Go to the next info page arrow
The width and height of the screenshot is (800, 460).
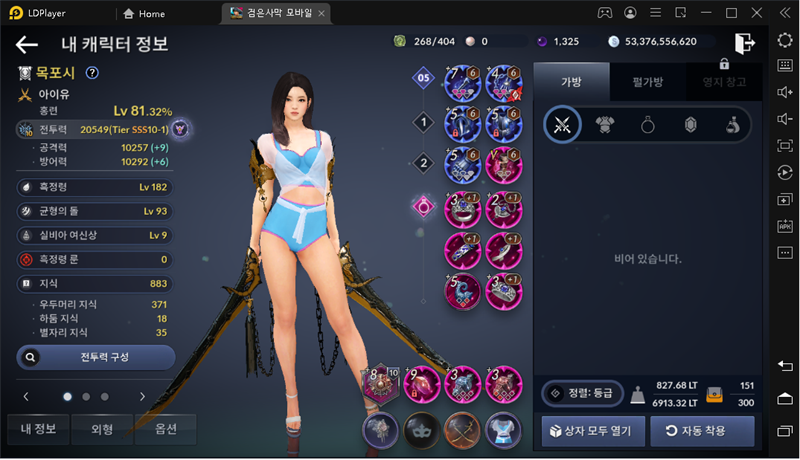(x=142, y=396)
